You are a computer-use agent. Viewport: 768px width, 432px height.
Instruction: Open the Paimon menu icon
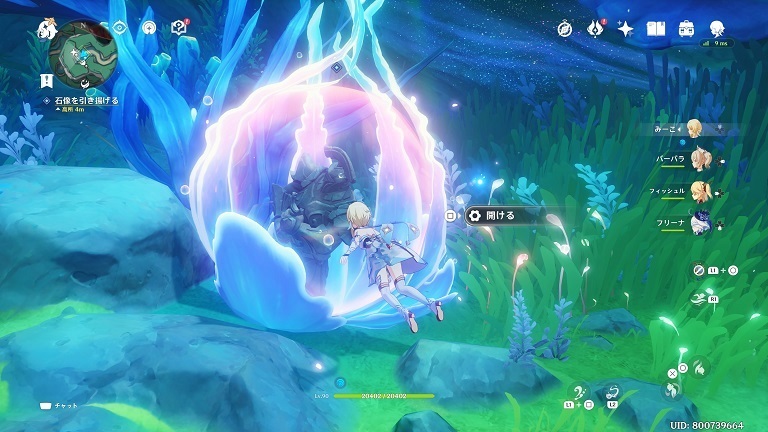pos(47,28)
